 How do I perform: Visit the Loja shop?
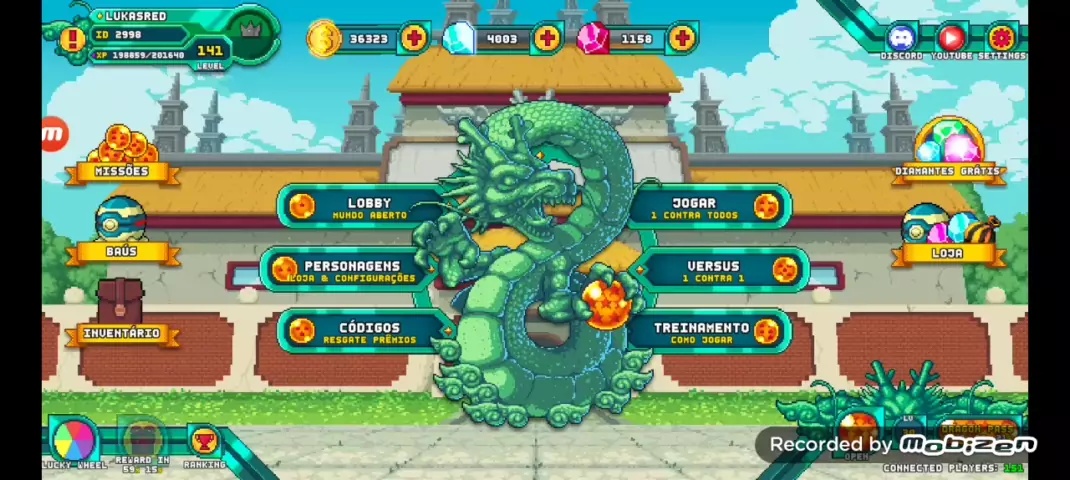(948, 235)
